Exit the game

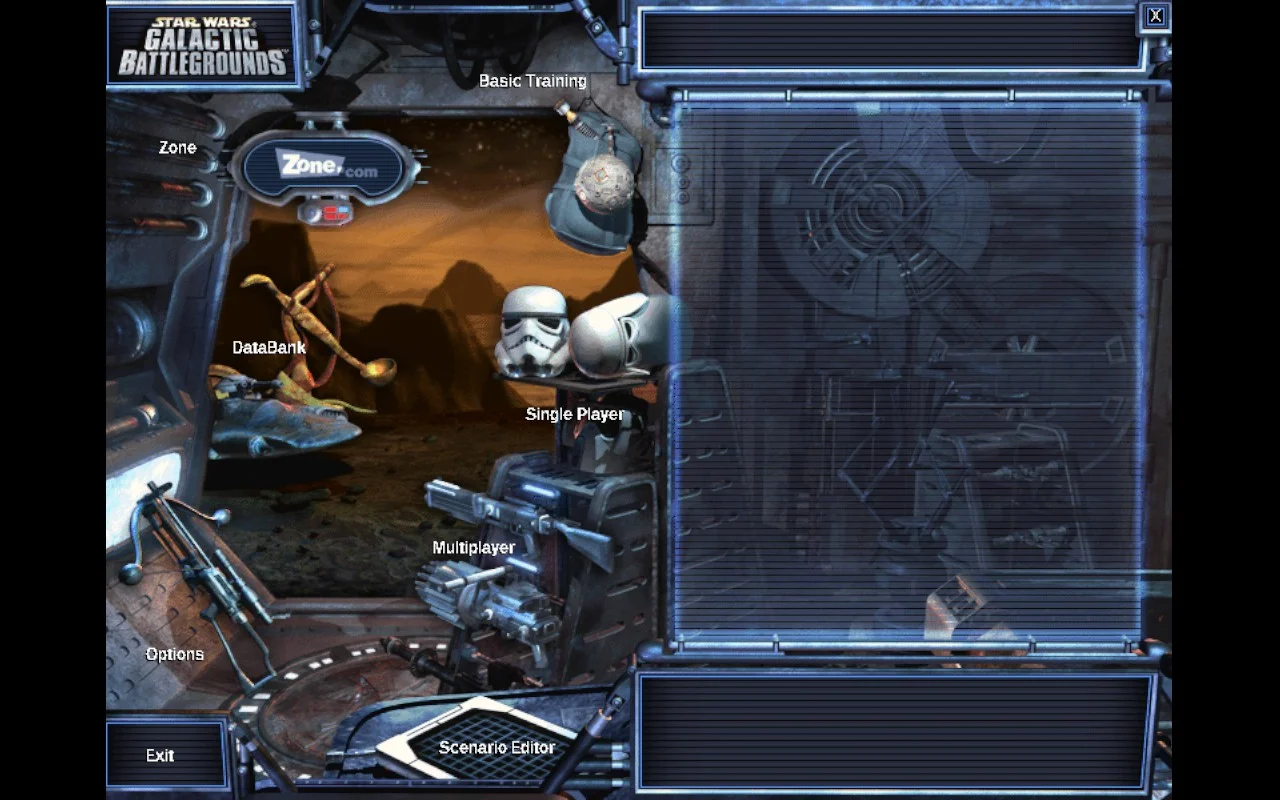point(160,756)
